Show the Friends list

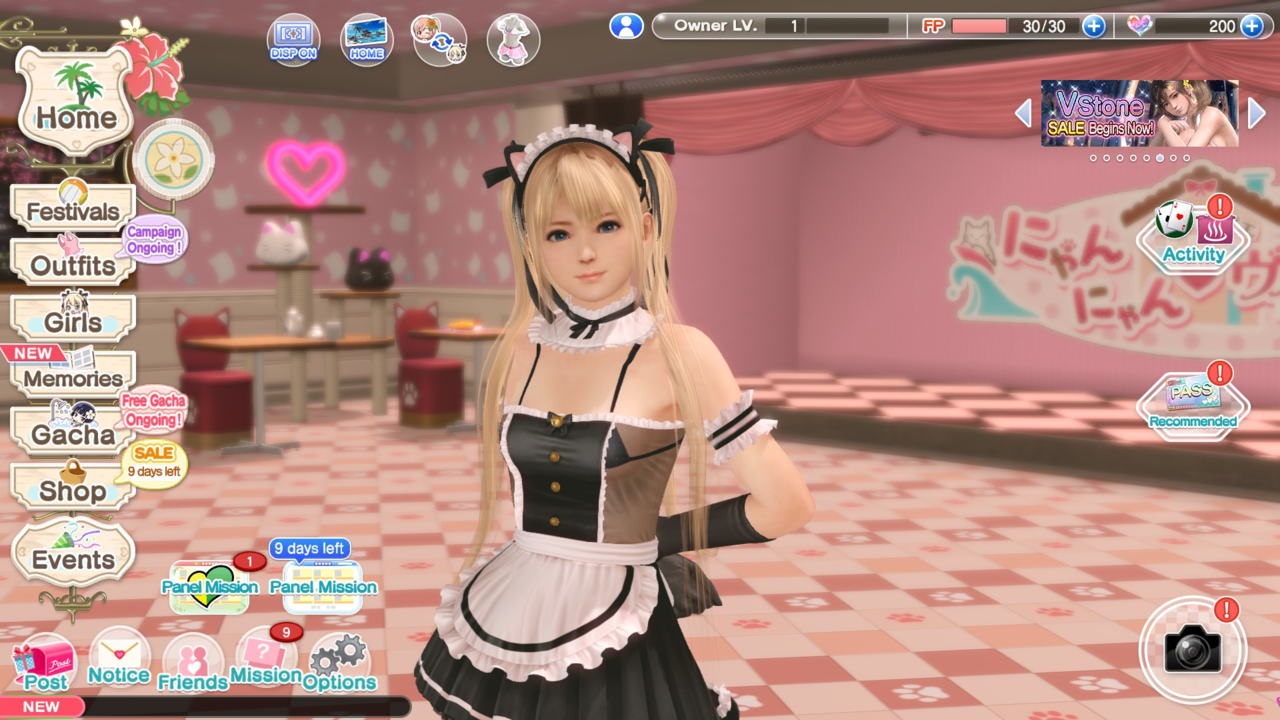click(192, 664)
